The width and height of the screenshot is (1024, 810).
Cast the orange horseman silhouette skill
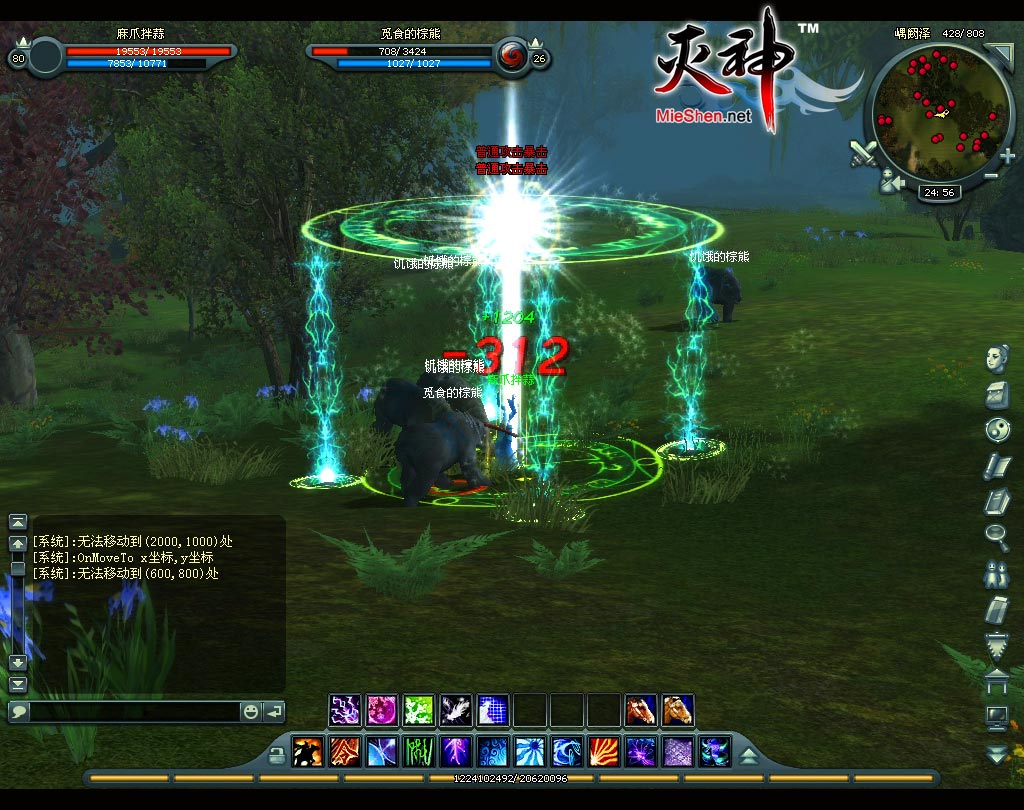[307, 752]
